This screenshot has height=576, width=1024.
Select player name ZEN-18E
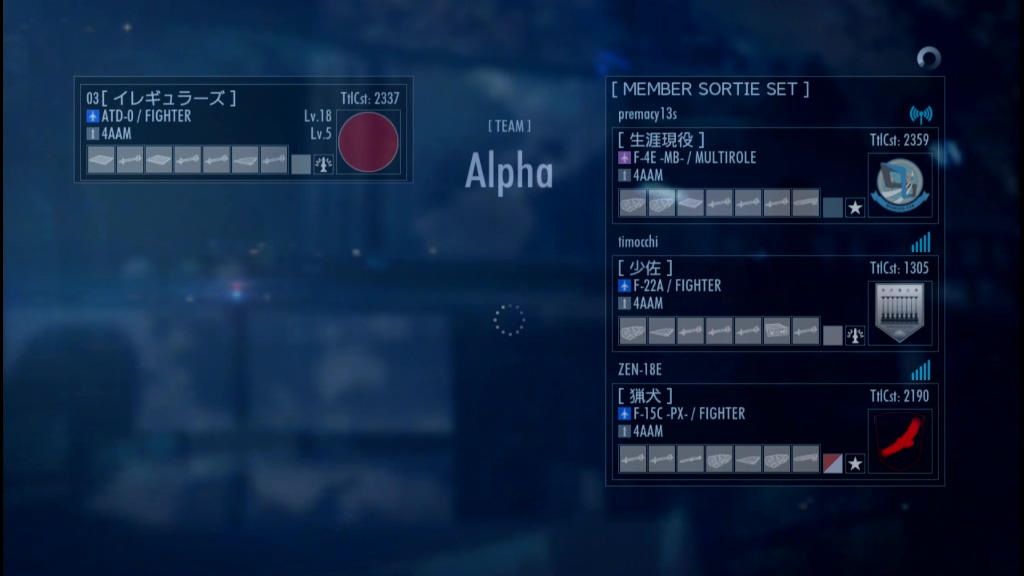640,370
